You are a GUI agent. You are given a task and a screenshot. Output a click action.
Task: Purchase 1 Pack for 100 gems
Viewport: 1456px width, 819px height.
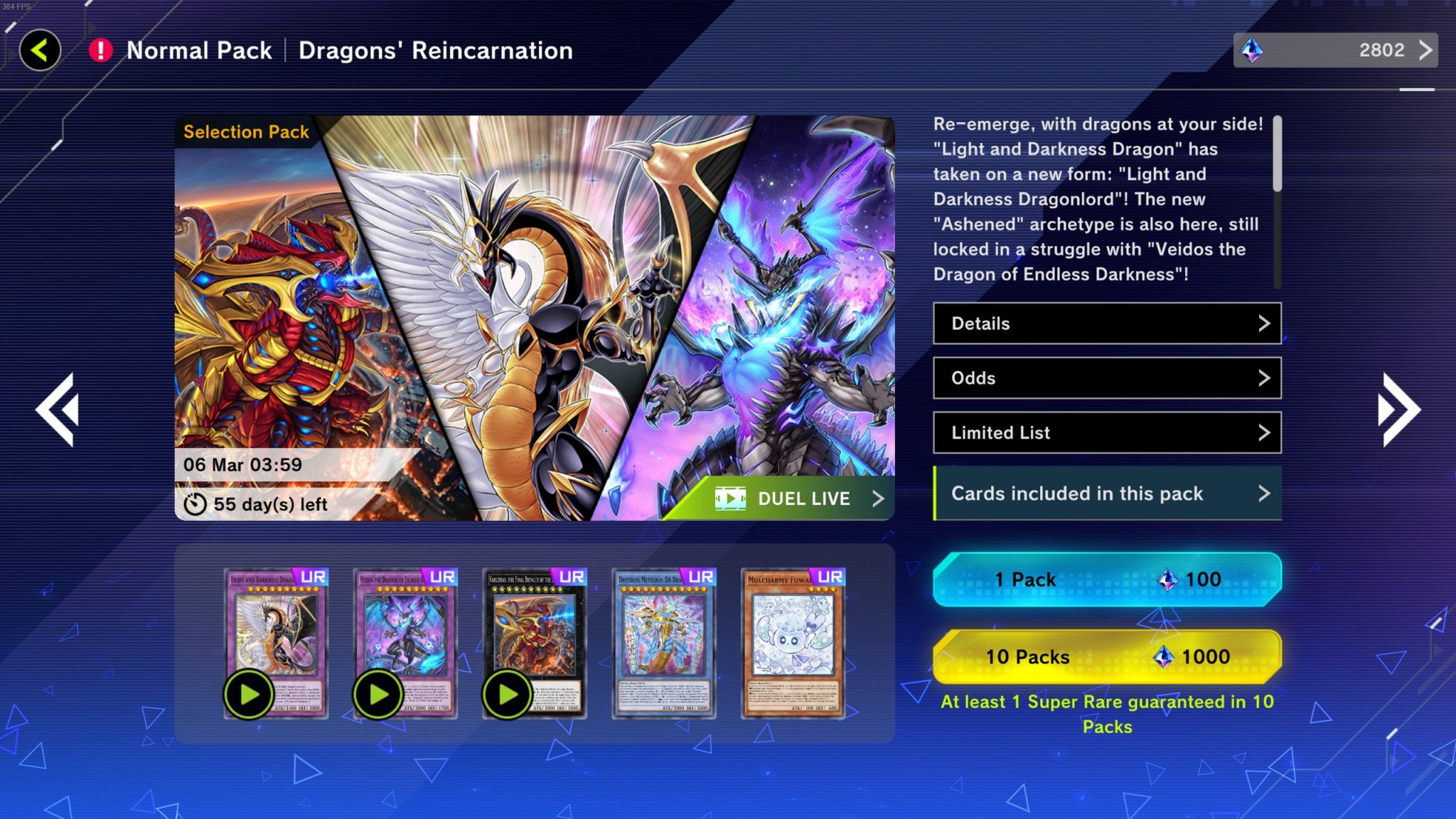[x=1107, y=579]
